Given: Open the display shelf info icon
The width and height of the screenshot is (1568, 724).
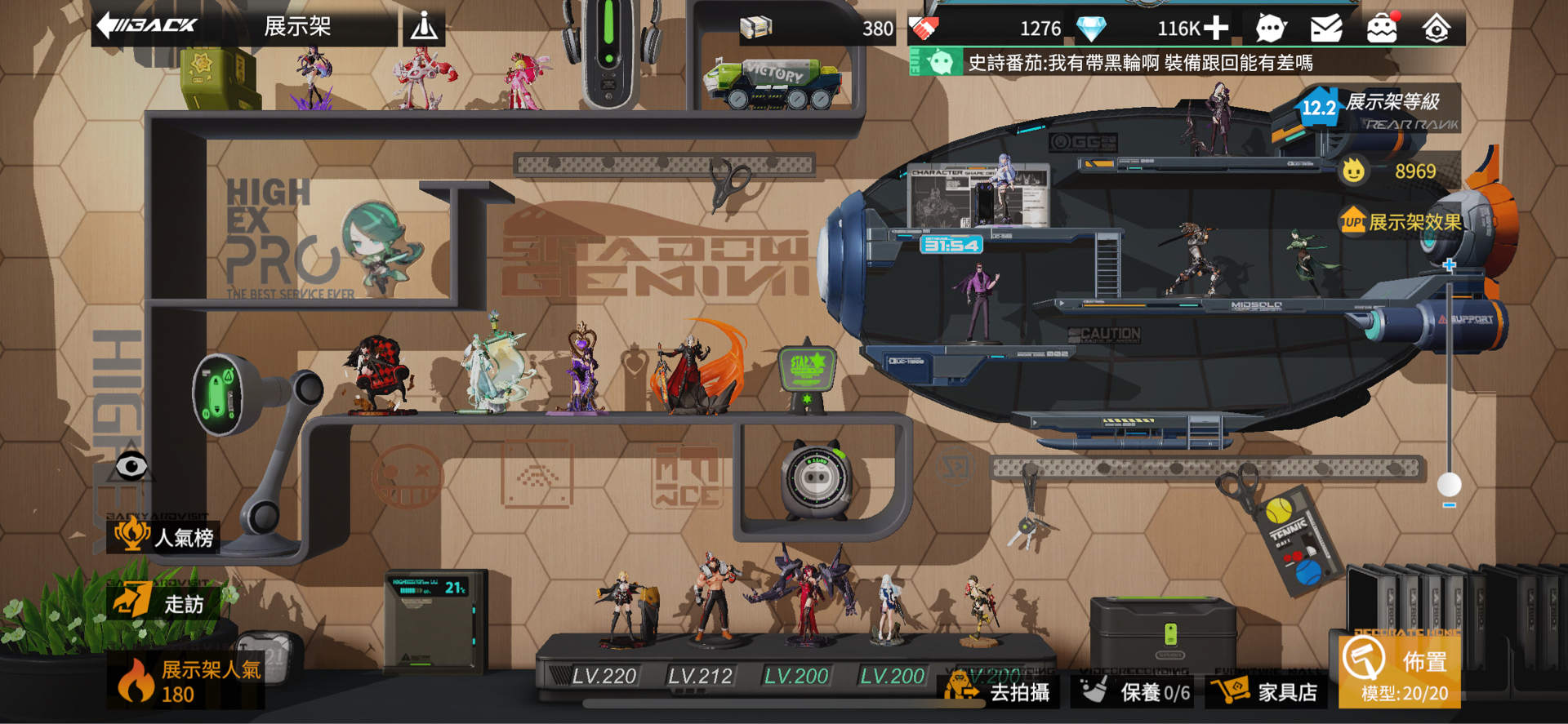Looking at the screenshot, I should (x=424, y=28).
